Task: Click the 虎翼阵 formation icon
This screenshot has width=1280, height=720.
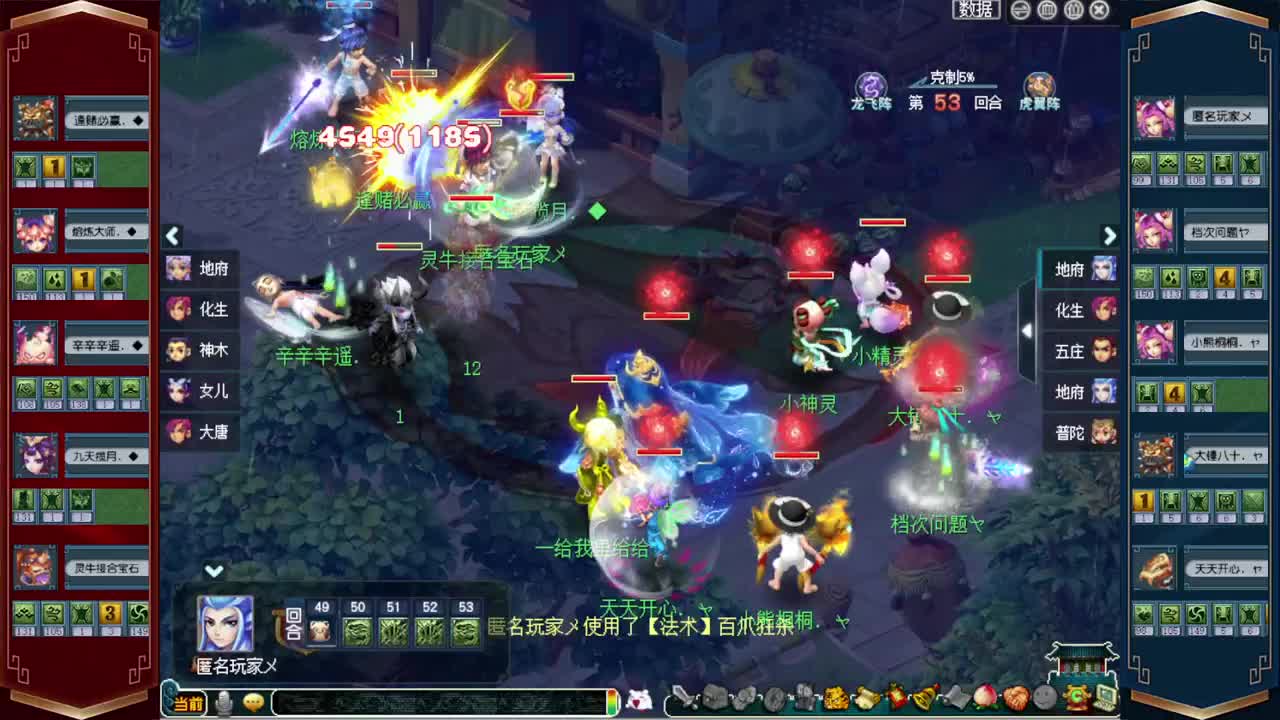Action: point(1040,83)
